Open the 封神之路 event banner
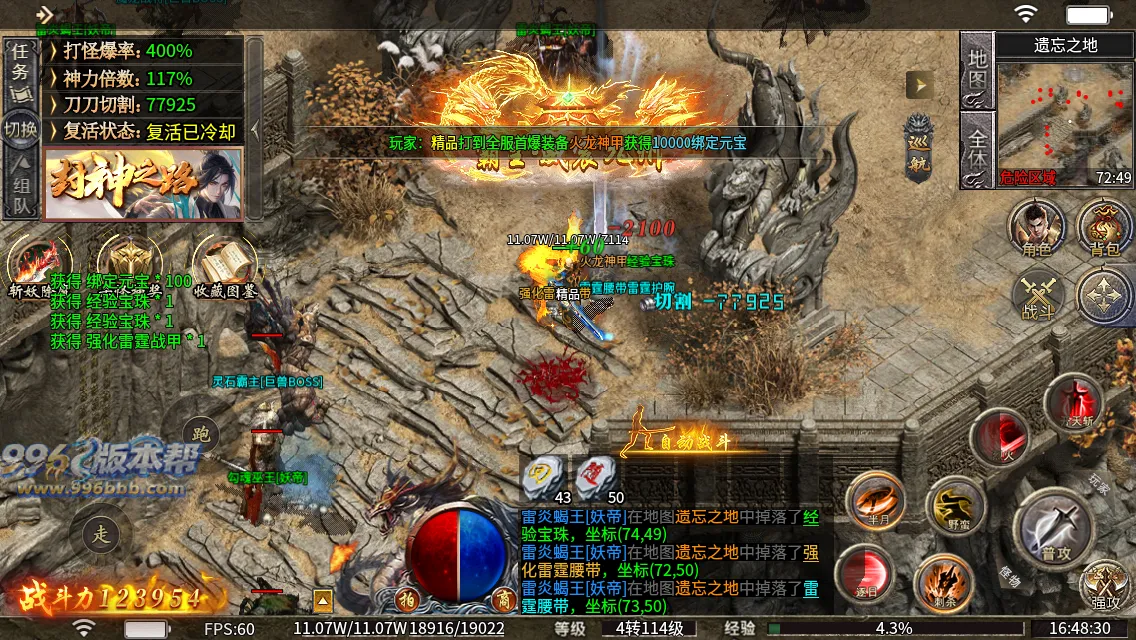 pos(143,183)
